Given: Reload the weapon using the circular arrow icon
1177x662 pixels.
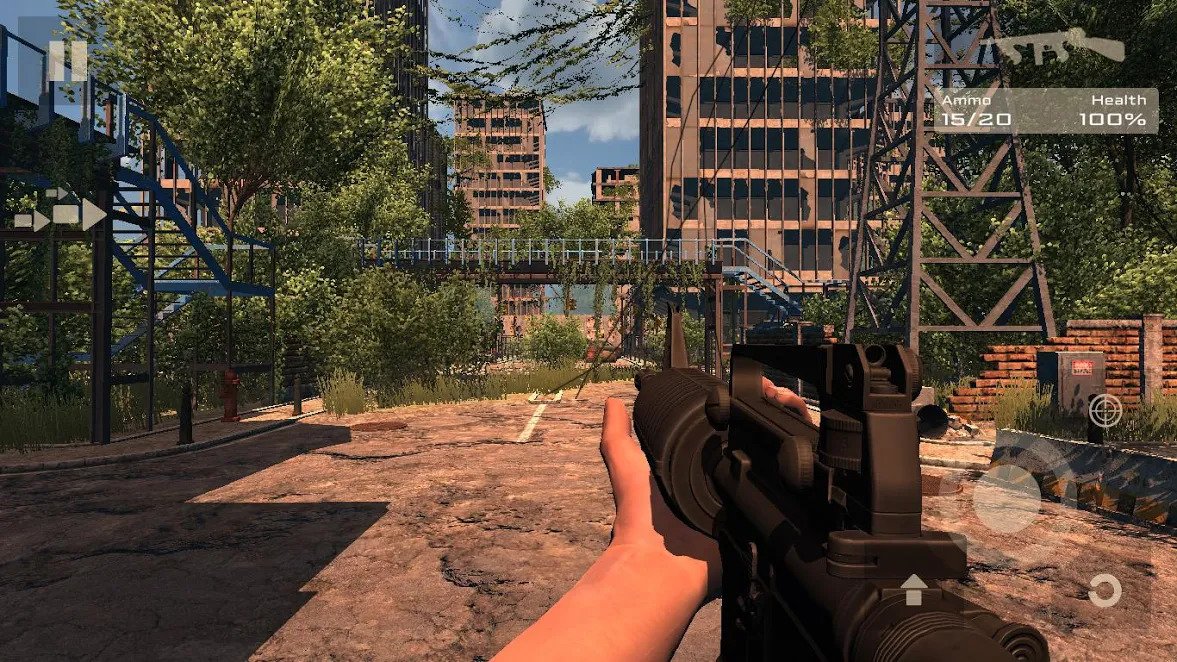Looking at the screenshot, I should coord(1104,591).
